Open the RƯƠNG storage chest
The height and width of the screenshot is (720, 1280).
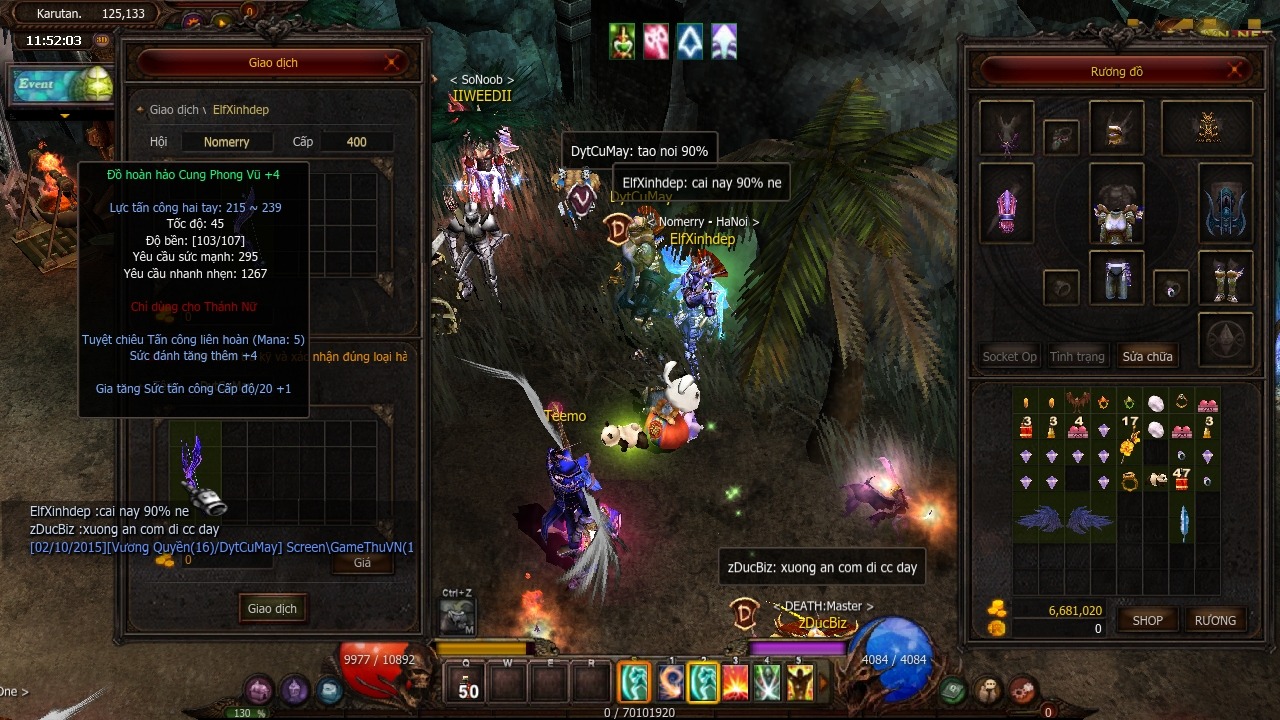(1215, 620)
